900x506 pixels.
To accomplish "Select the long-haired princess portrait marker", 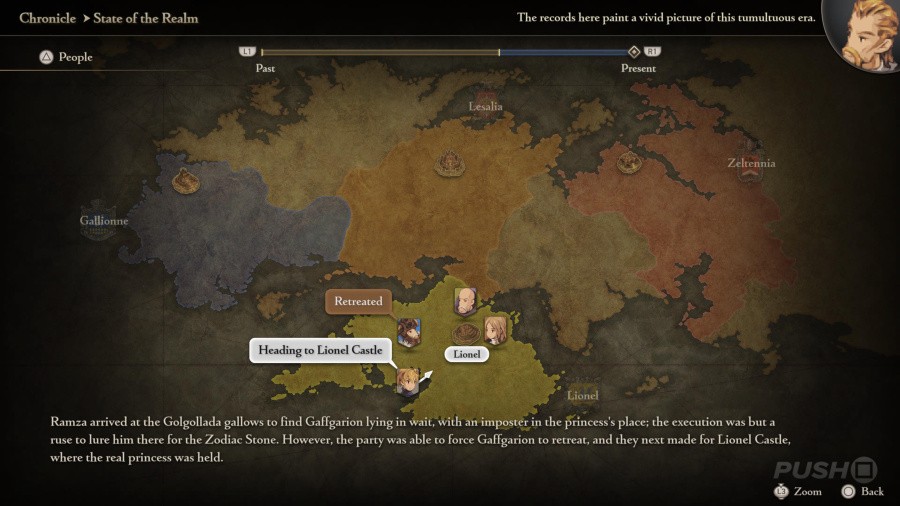I will click(x=495, y=330).
